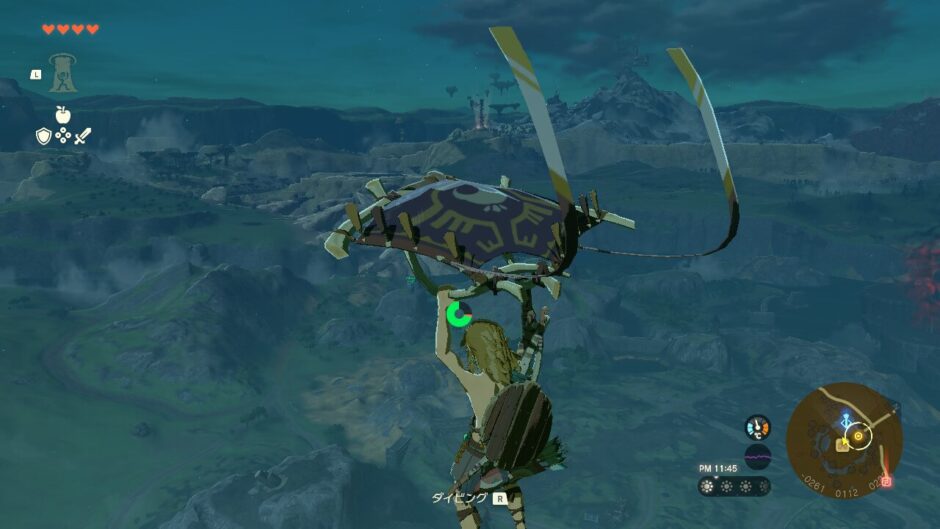940x529 pixels.
Task: Open the shield quick-select icon
Action: [43, 135]
